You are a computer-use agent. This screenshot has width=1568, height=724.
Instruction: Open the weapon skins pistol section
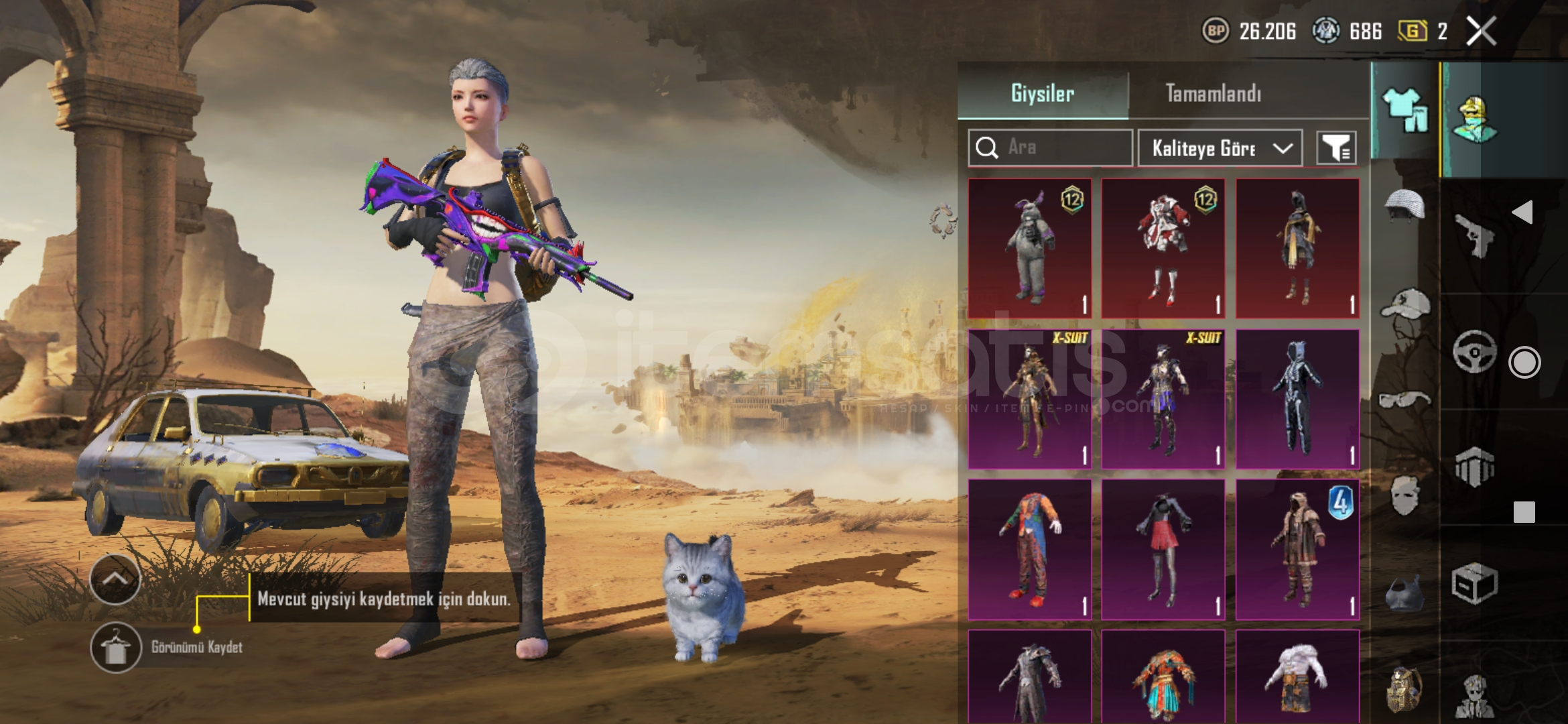tap(1474, 235)
